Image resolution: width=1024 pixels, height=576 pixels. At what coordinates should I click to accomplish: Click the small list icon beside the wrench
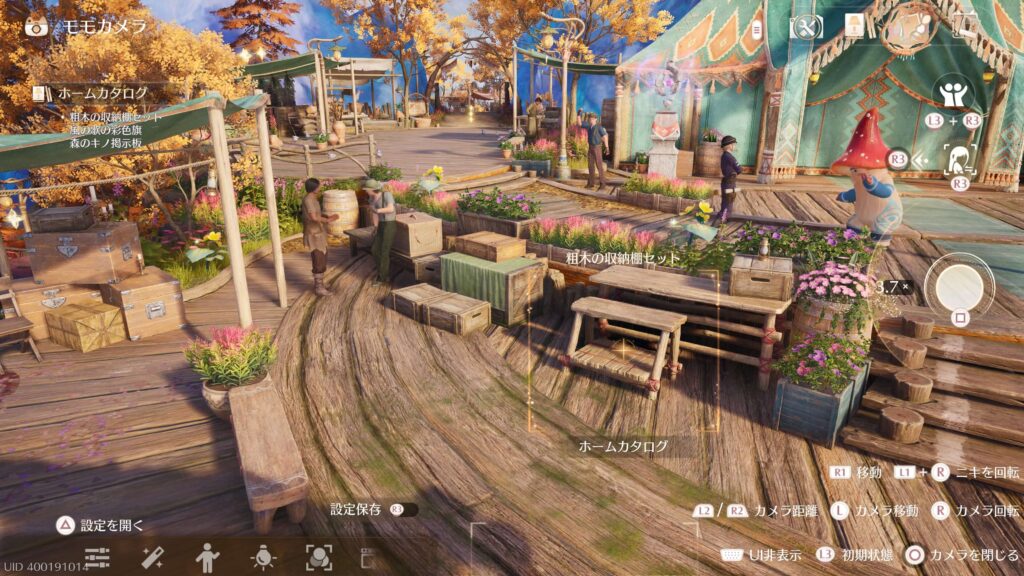[x=758, y=27]
